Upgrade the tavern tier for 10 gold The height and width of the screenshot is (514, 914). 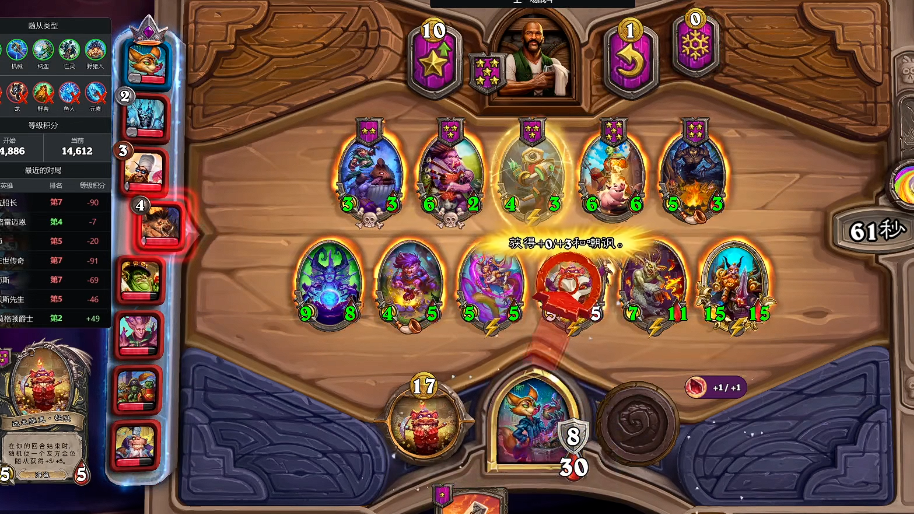point(432,58)
